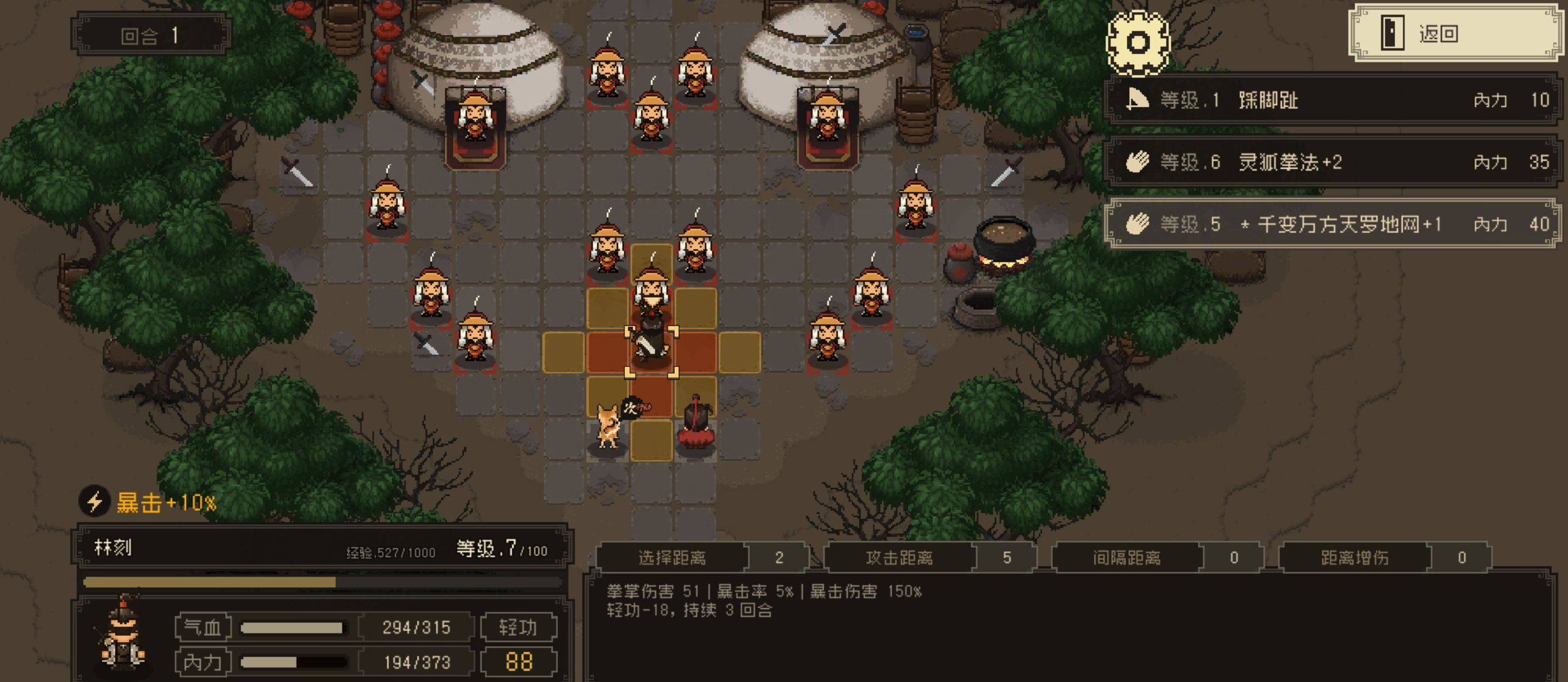This screenshot has height=682, width=1568.
Task: Choose the 灵狐拳法+2 skill
Action: click(x=1333, y=162)
